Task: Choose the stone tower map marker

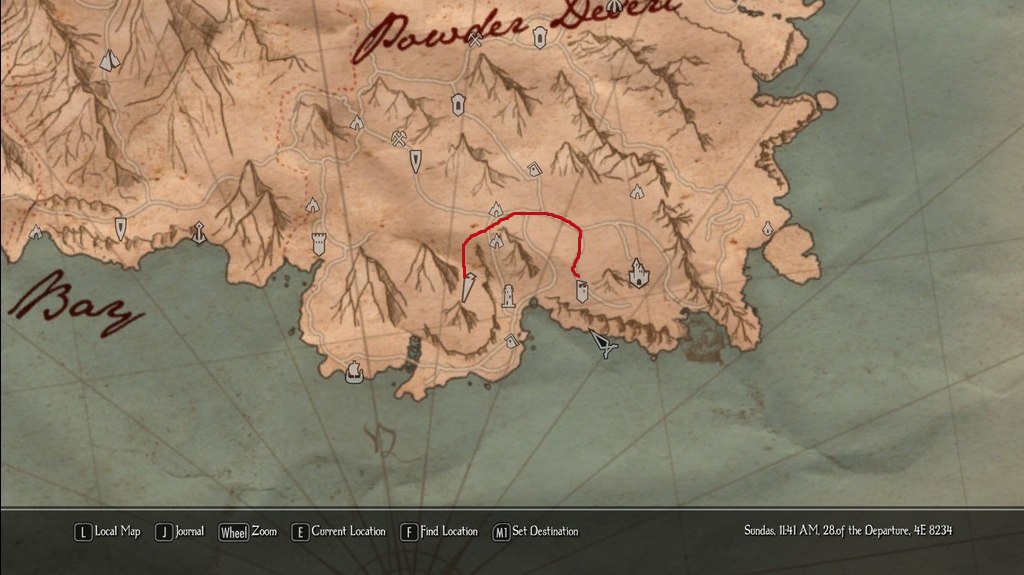Action: pyautogui.click(x=320, y=243)
